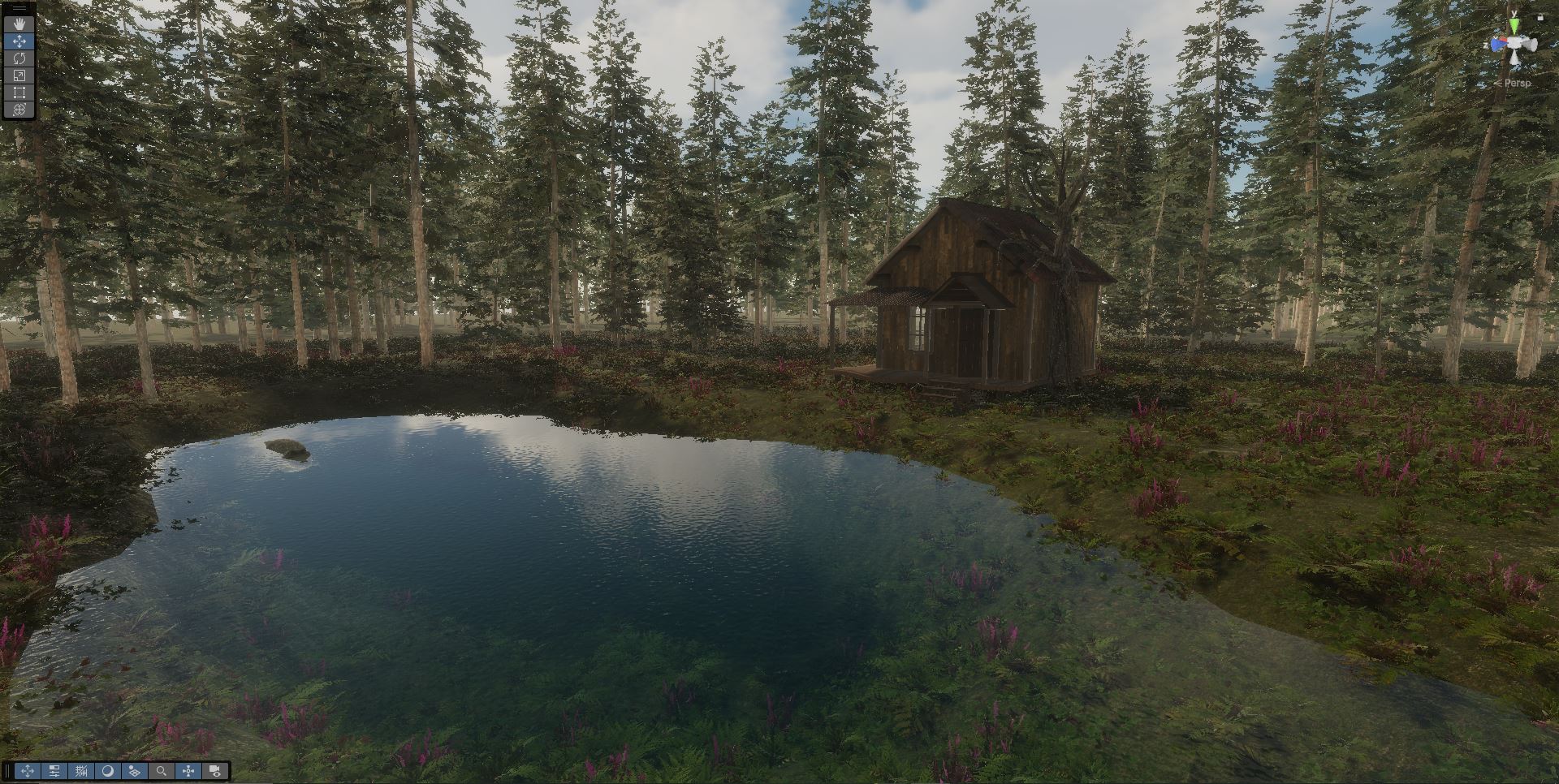
Task: Select the hand view tool
Action: click(19, 24)
